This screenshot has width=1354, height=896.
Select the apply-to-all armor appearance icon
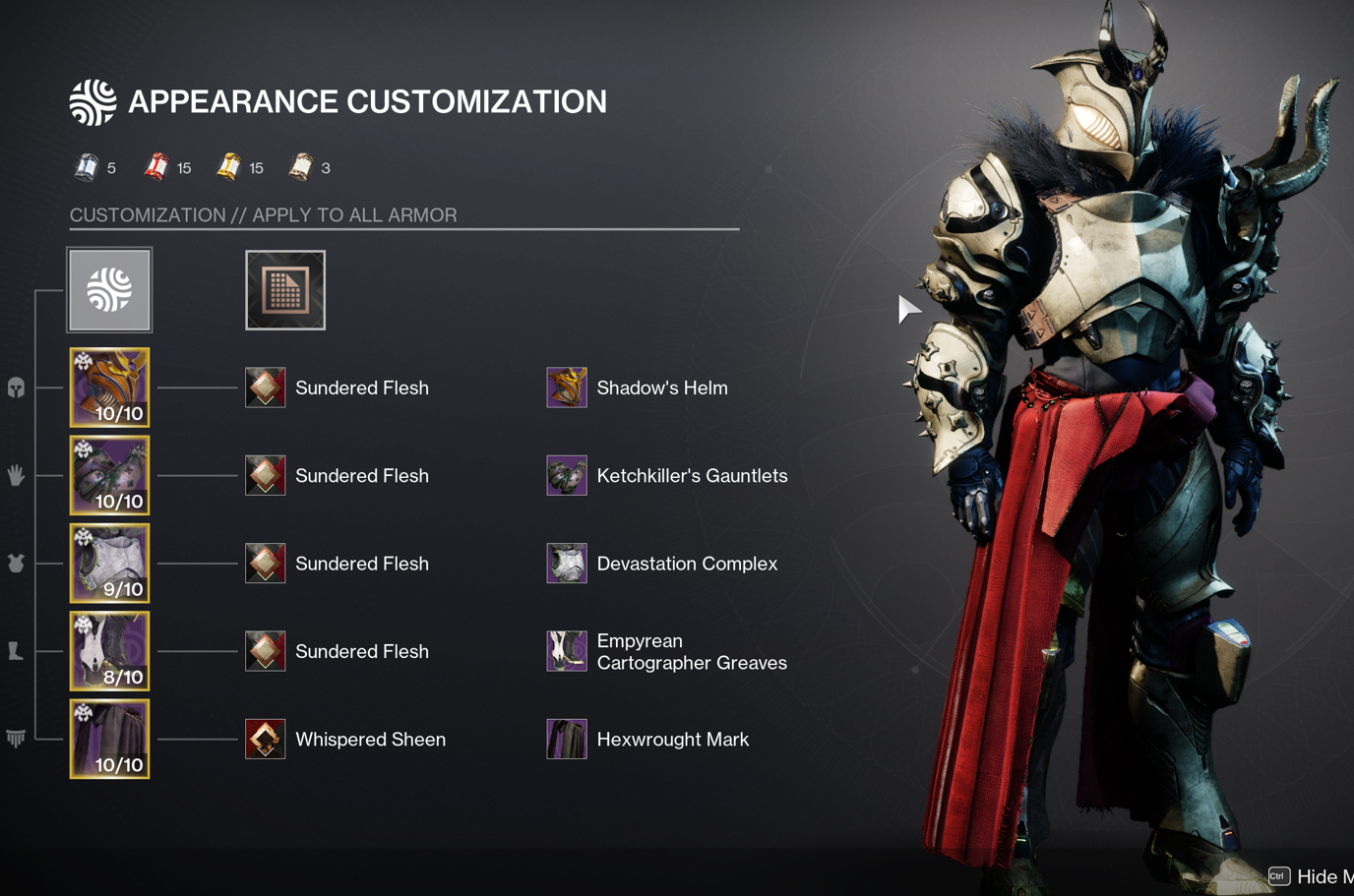(109, 290)
